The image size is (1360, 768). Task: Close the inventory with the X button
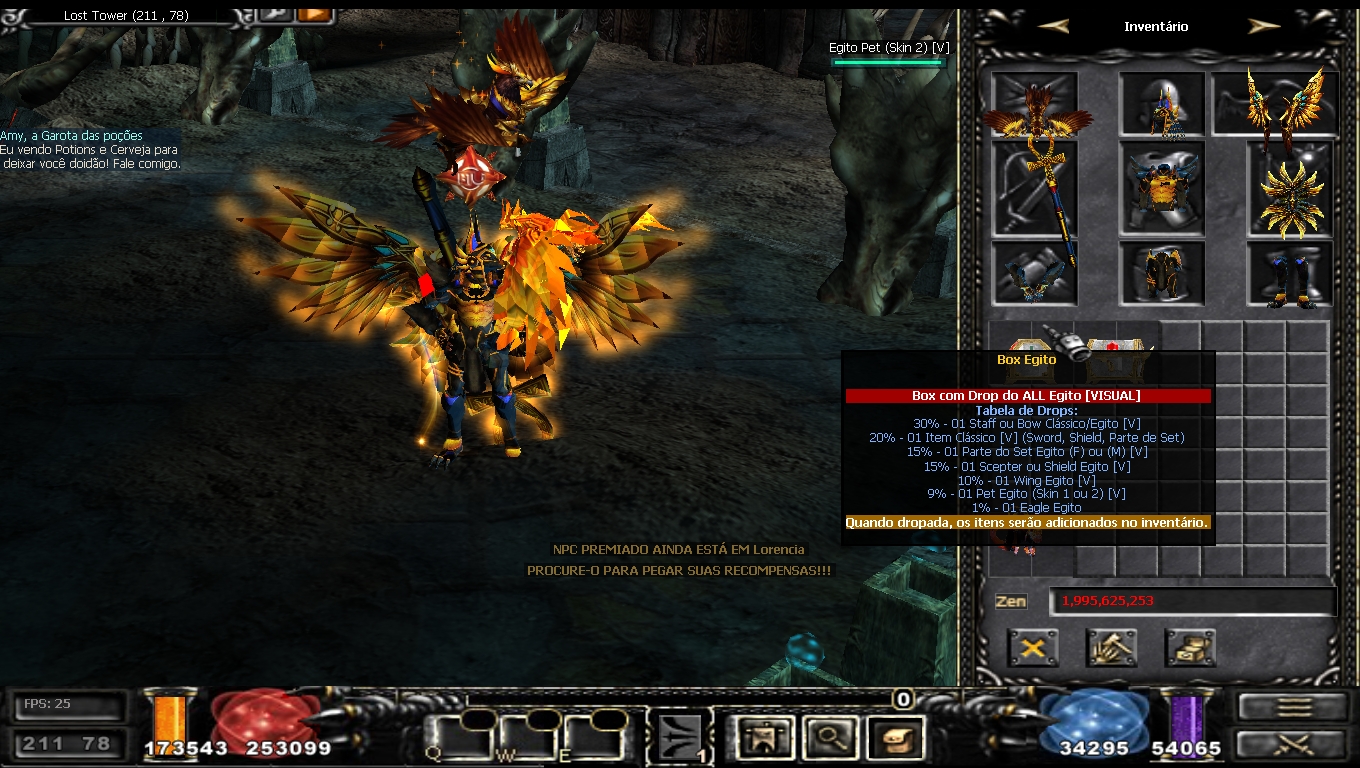click(x=1033, y=648)
